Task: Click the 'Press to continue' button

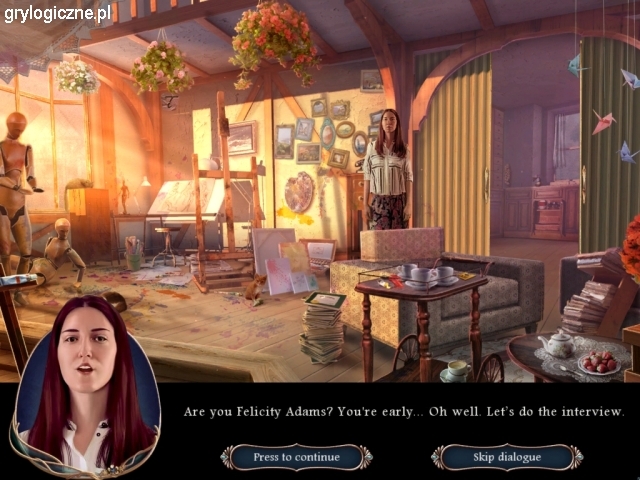Action: tap(296, 457)
